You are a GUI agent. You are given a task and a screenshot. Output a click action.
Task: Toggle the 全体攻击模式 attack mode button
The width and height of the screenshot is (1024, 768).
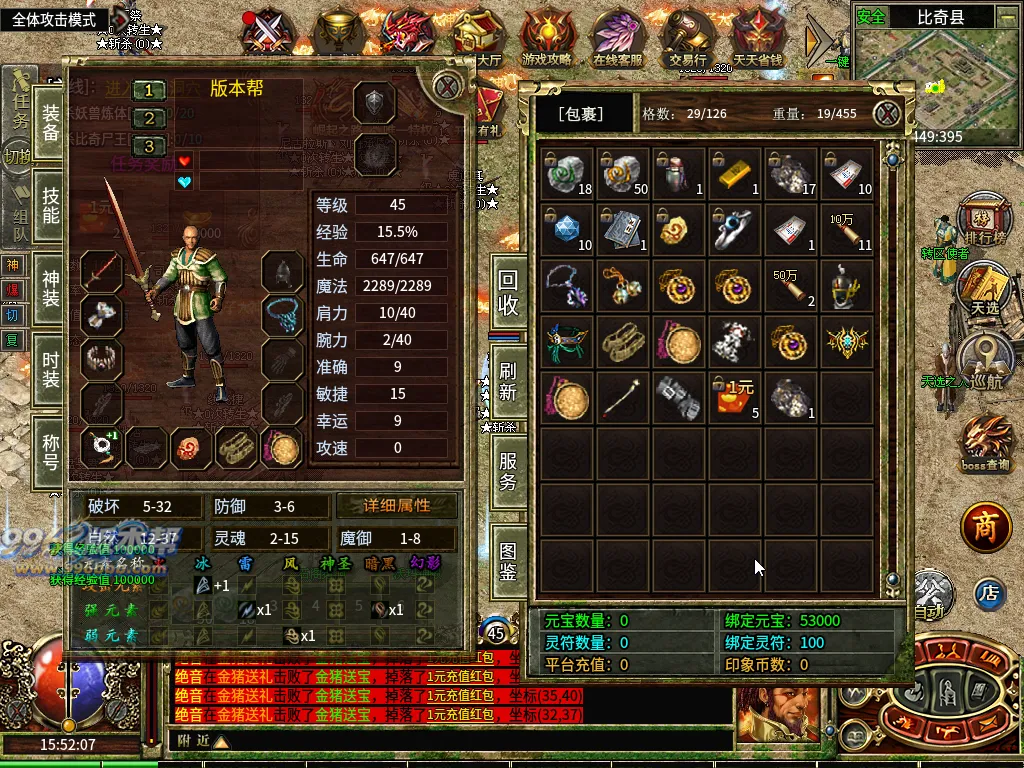point(53,19)
